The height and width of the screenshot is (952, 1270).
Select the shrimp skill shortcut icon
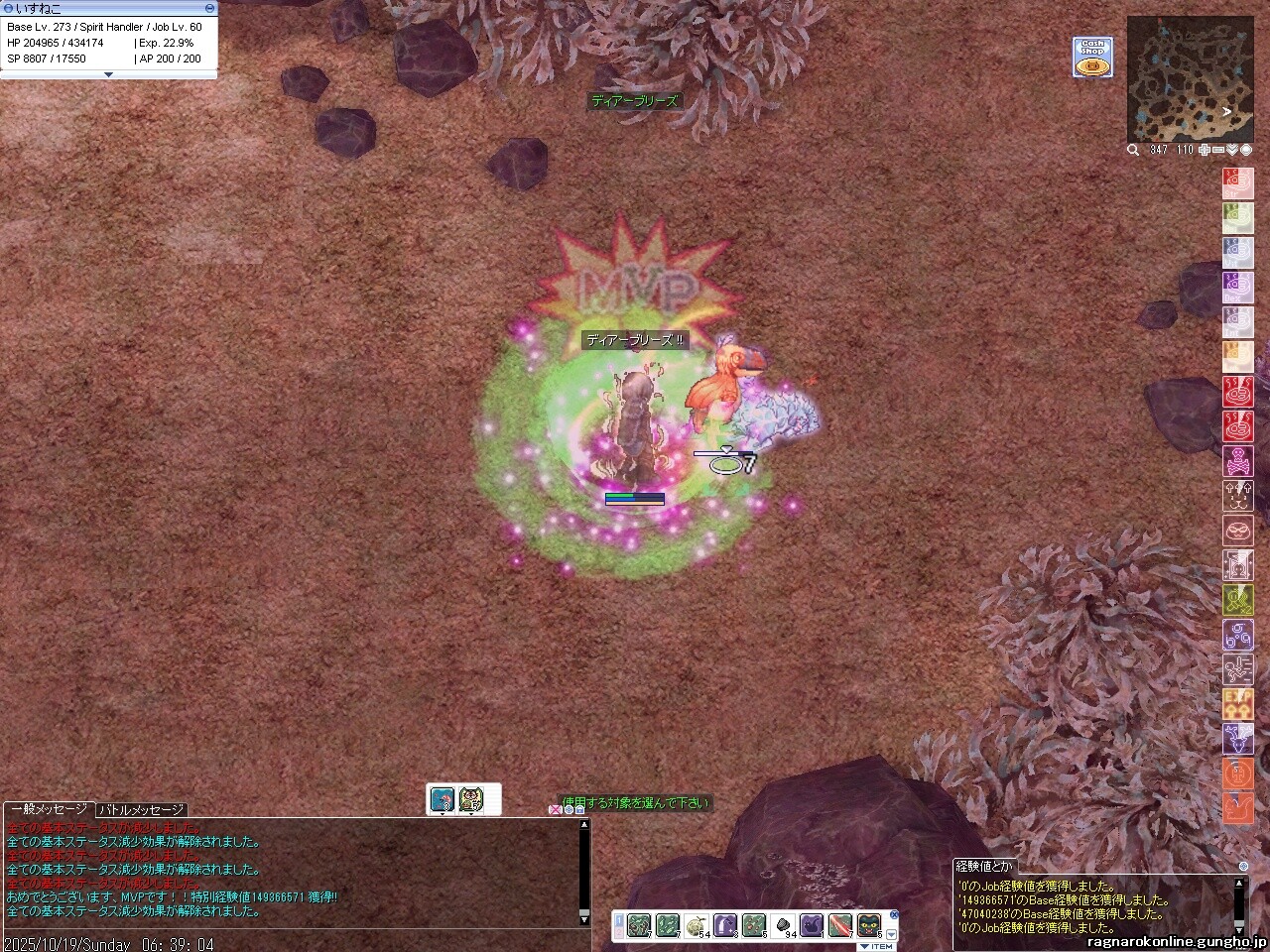(442, 798)
